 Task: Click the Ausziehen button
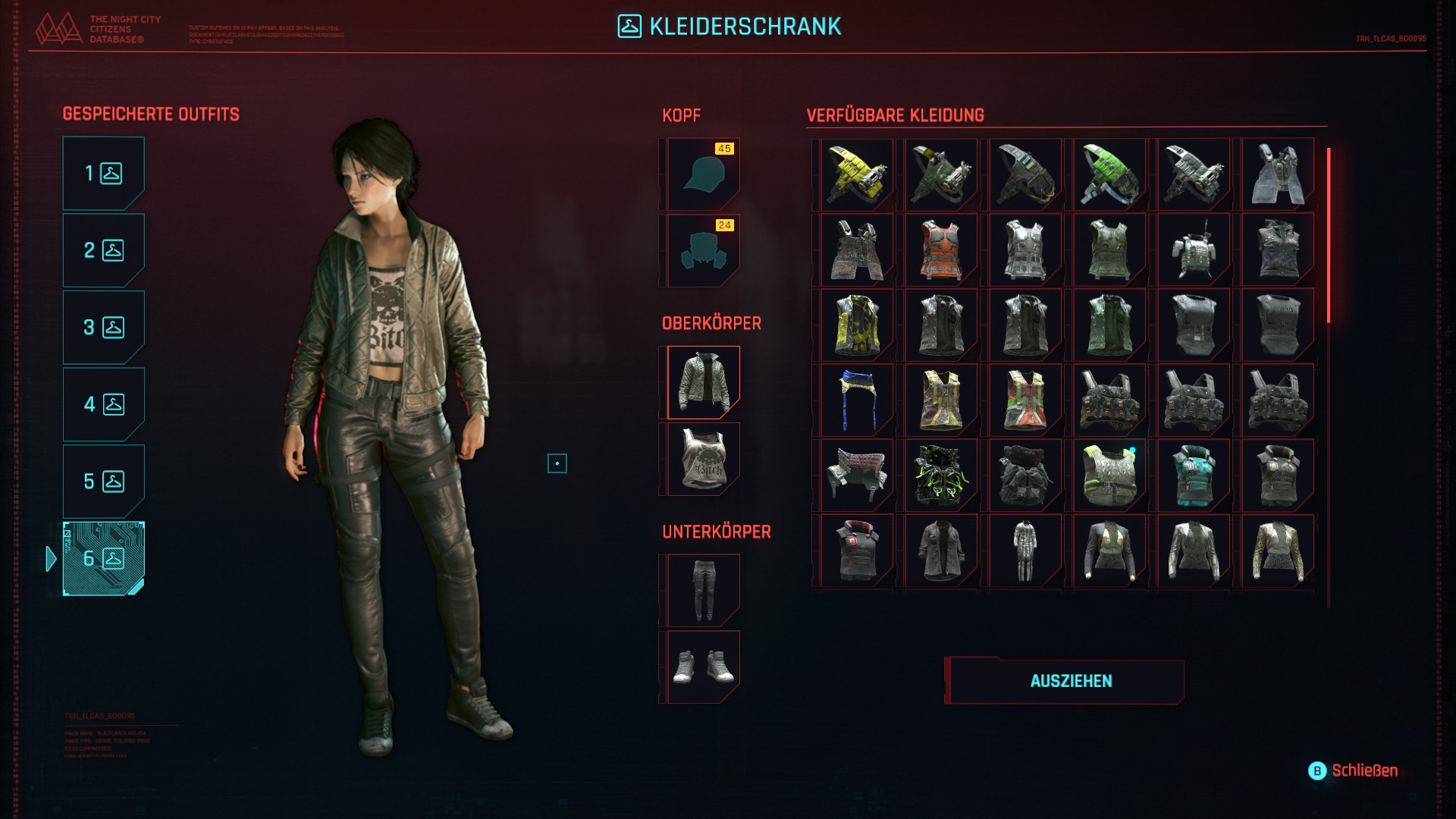[x=1070, y=681]
